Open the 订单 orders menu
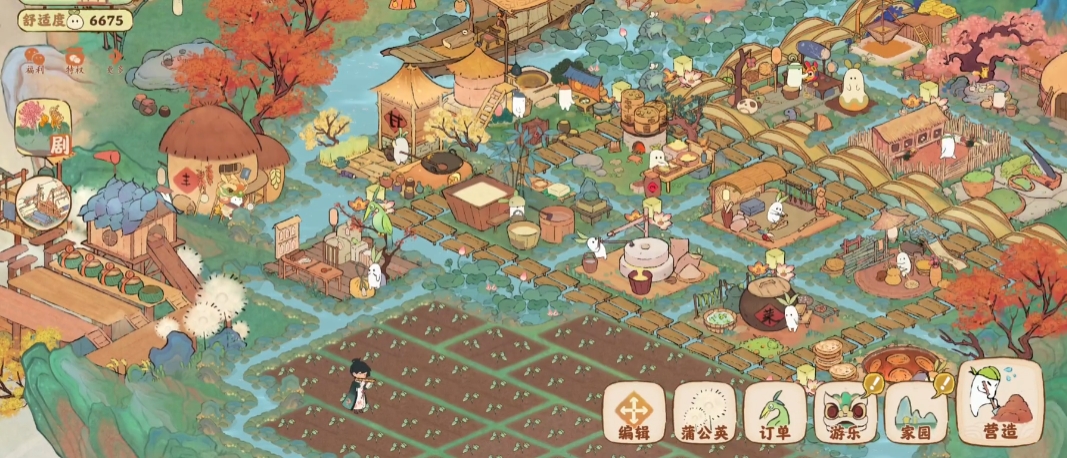Image resolution: width=1067 pixels, height=458 pixels. 775,413
